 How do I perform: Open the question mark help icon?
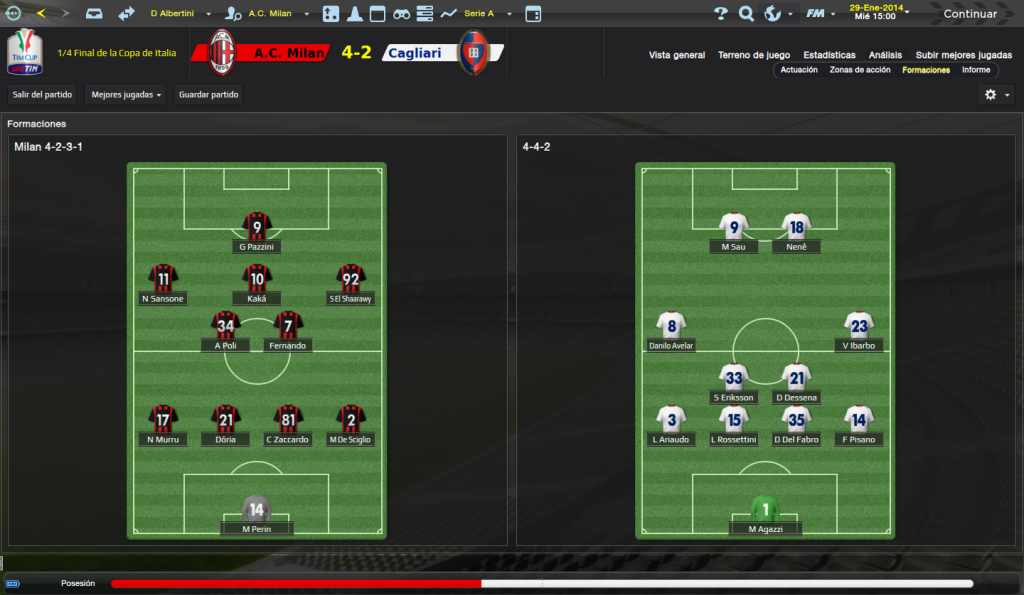pyautogui.click(x=720, y=14)
